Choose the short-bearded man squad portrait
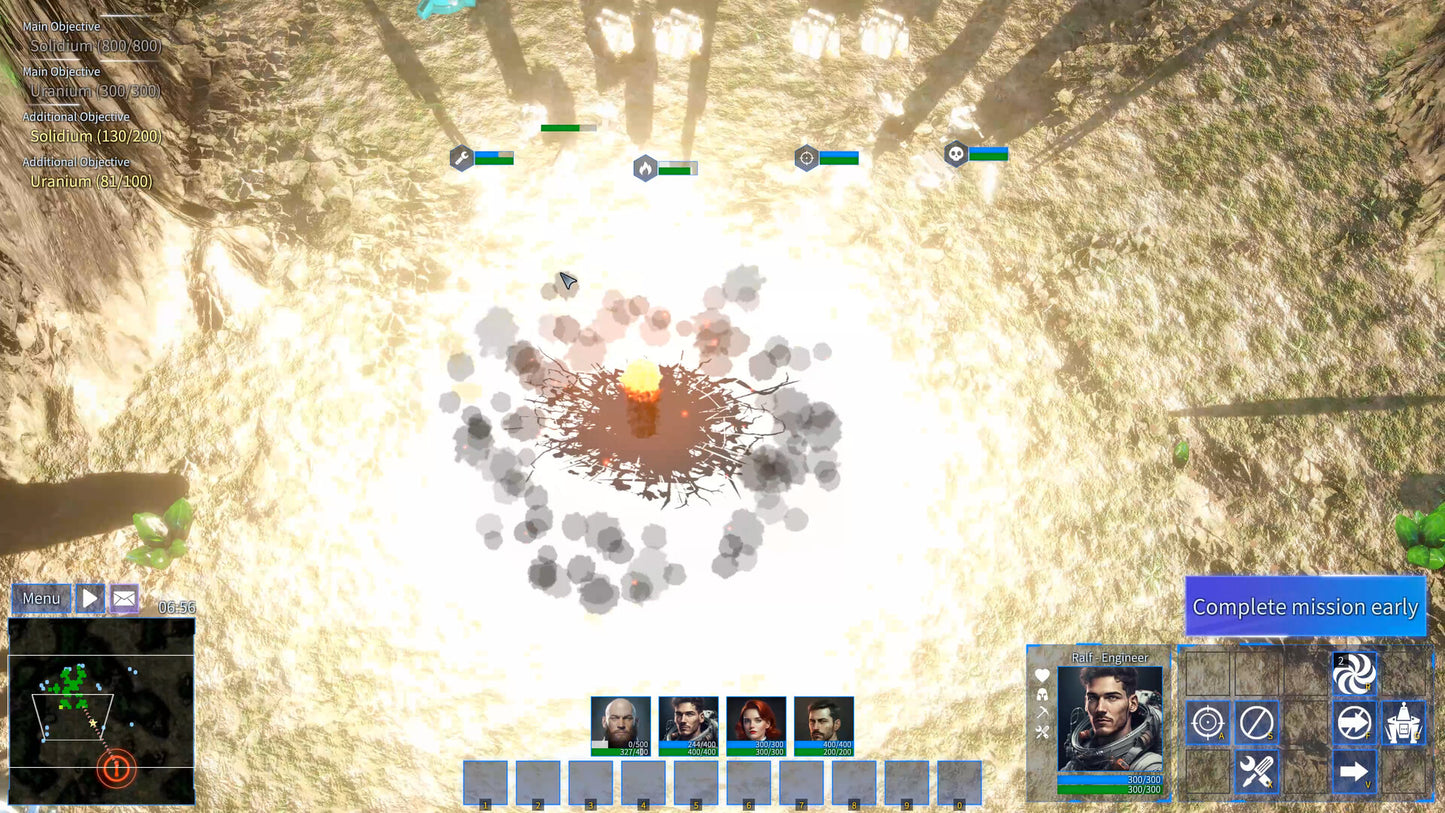The width and height of the screenshot is (1445, 813). click(824, 726)
